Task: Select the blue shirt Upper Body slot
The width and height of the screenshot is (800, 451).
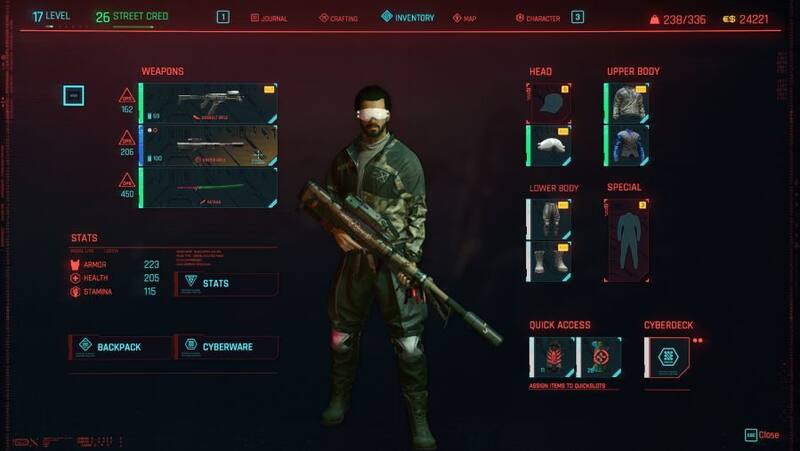Action: 627,145
